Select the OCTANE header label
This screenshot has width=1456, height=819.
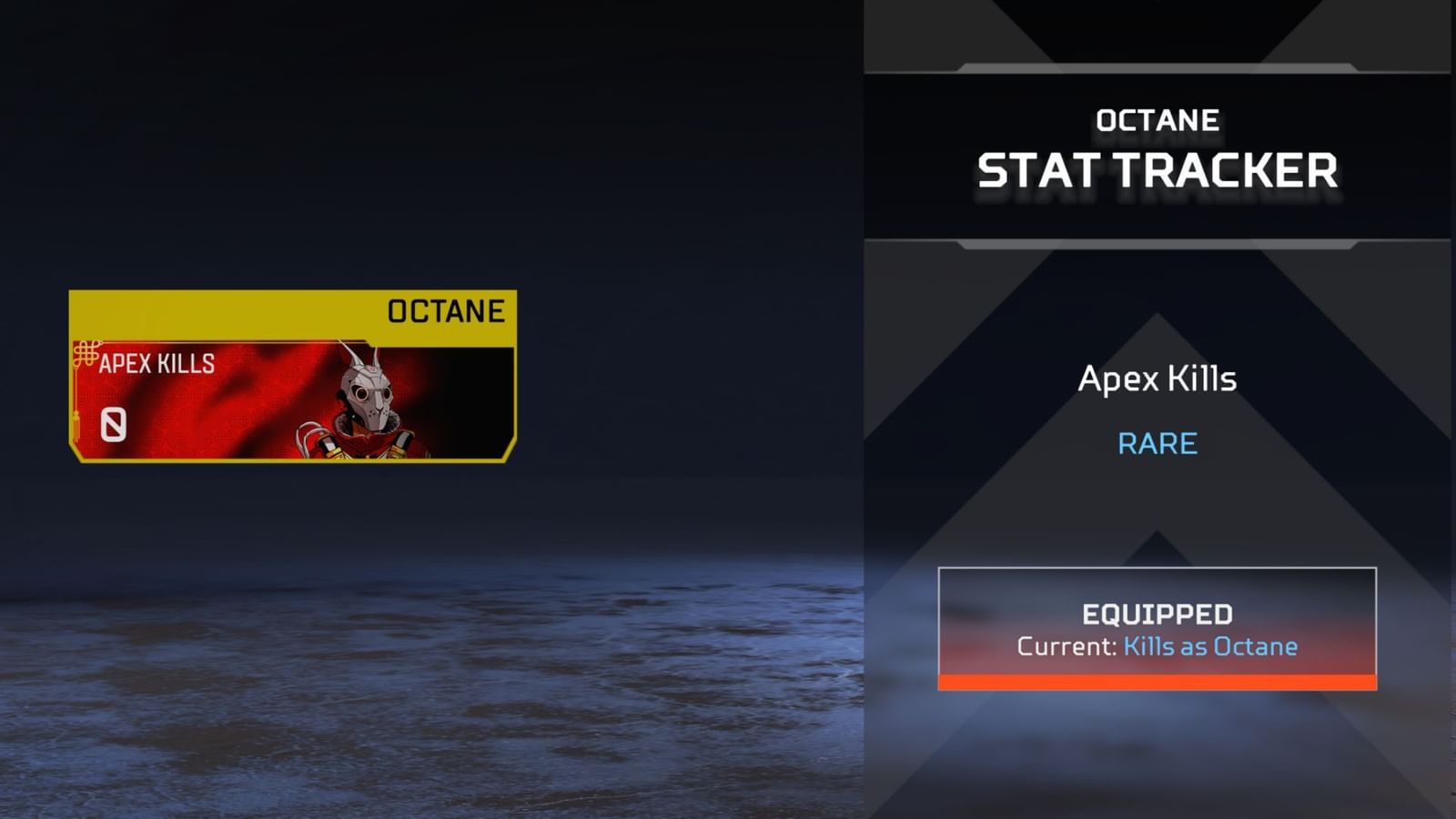click(1158, 119)
